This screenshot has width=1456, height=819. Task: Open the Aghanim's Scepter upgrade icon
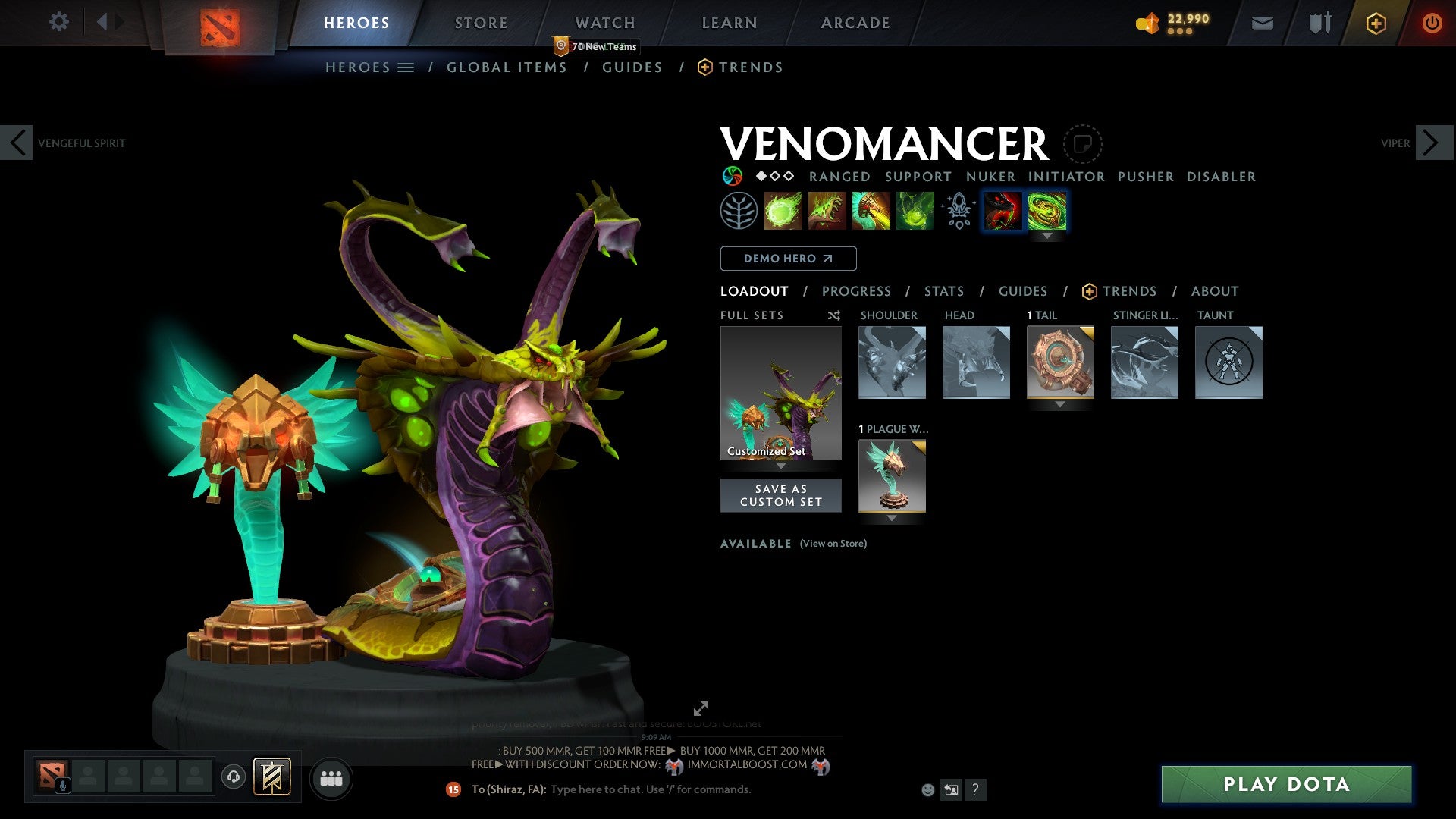tap(957, 211)
